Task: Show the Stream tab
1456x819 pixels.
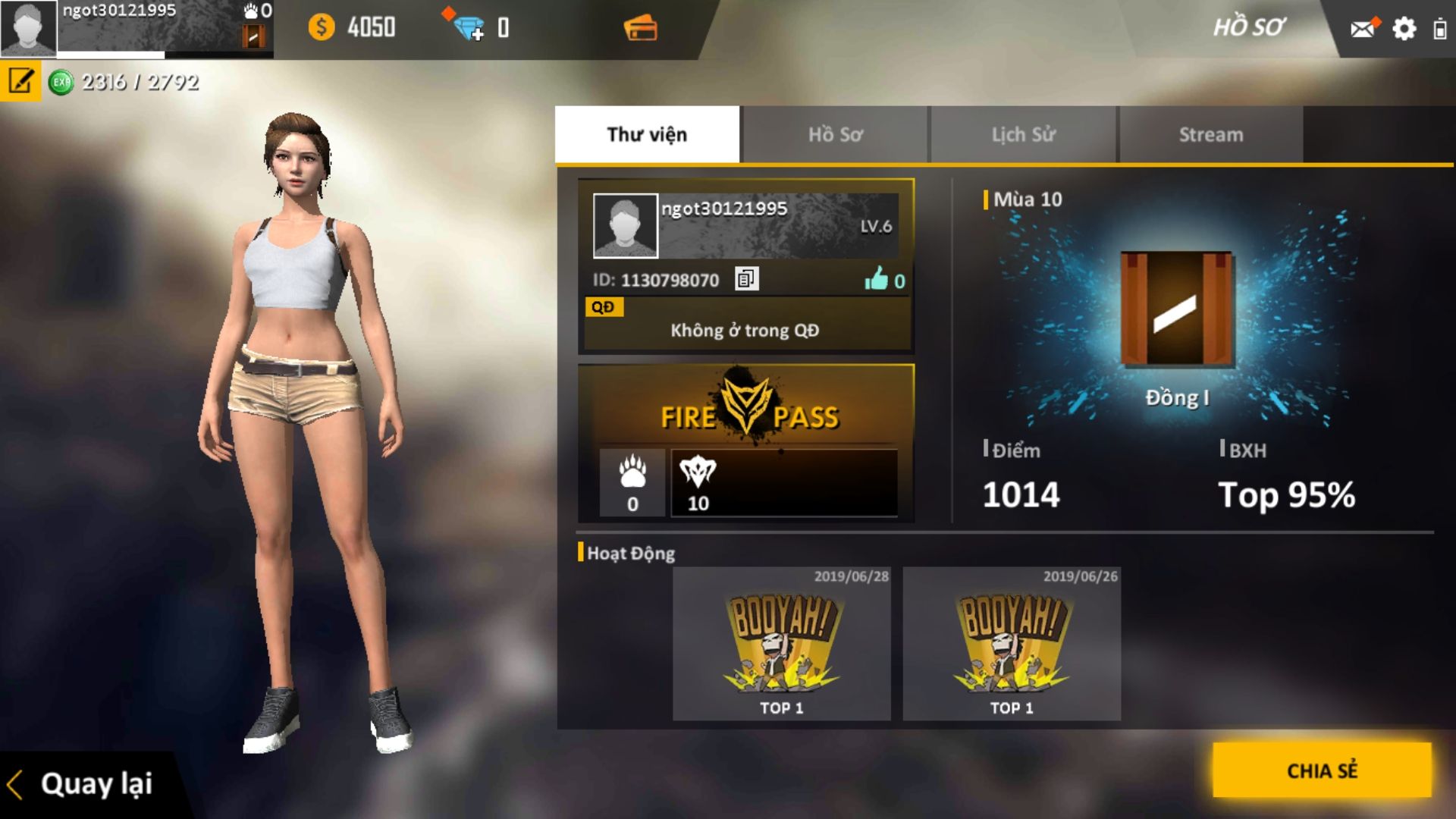Action: click(1210, 134)
